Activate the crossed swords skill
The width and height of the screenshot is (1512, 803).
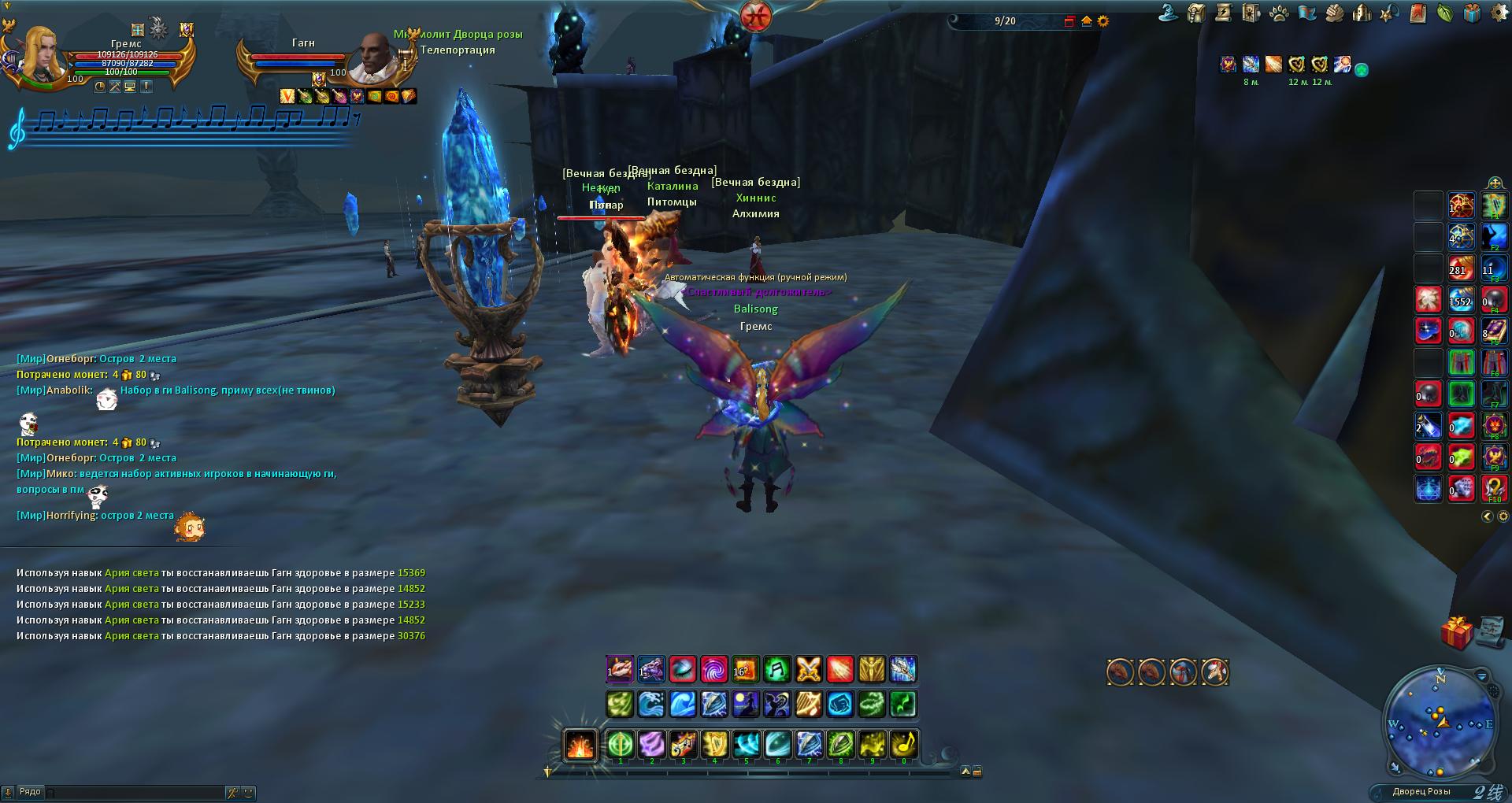pyautogui.click(x=809, y=670)
